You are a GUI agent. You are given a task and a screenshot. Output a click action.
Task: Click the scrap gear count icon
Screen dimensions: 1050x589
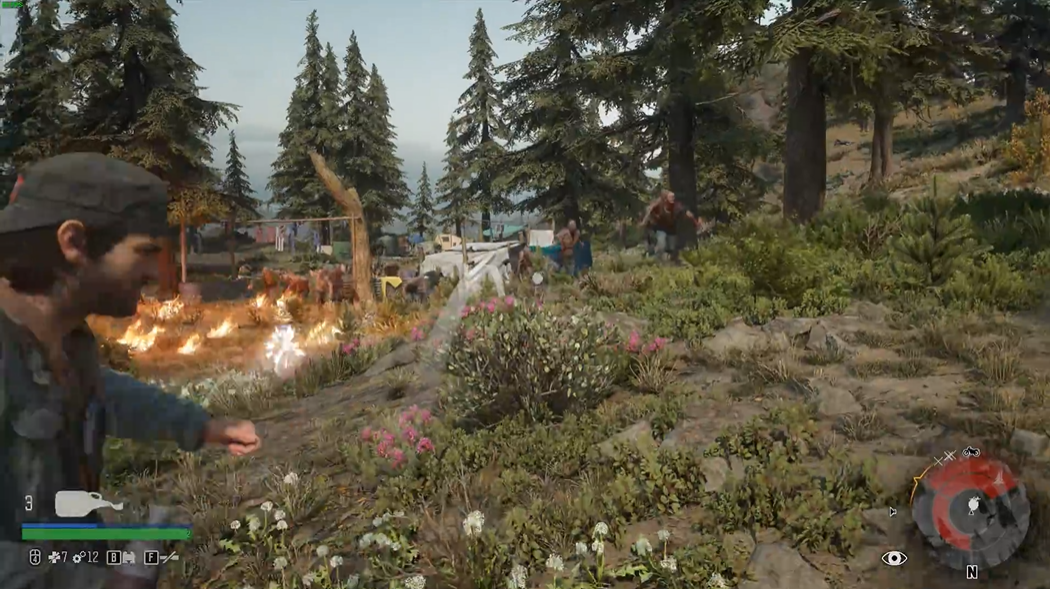coord(79,557)
